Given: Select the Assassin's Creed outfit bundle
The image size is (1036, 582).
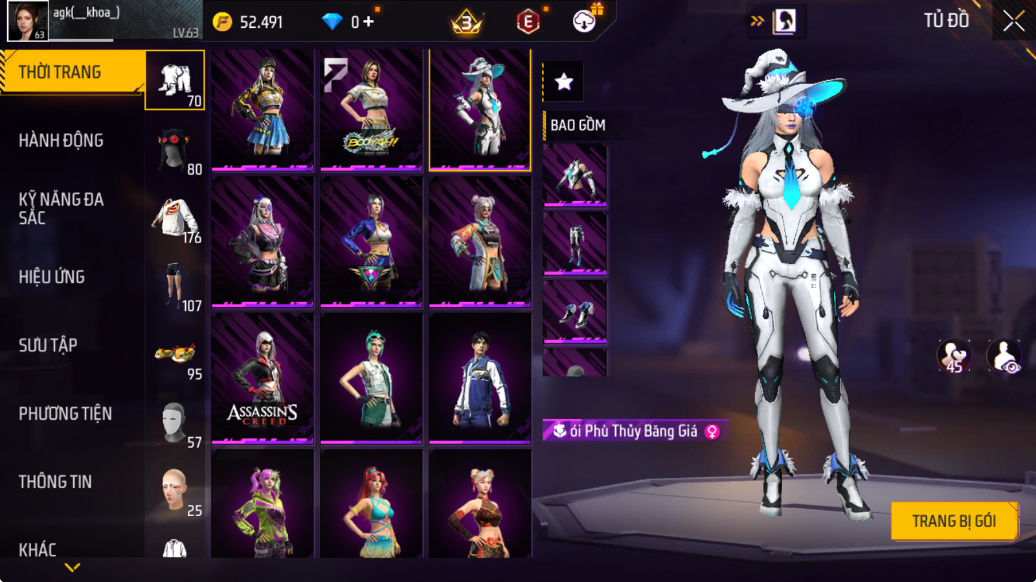Looking at the screenshot, I should click(263, 377).
